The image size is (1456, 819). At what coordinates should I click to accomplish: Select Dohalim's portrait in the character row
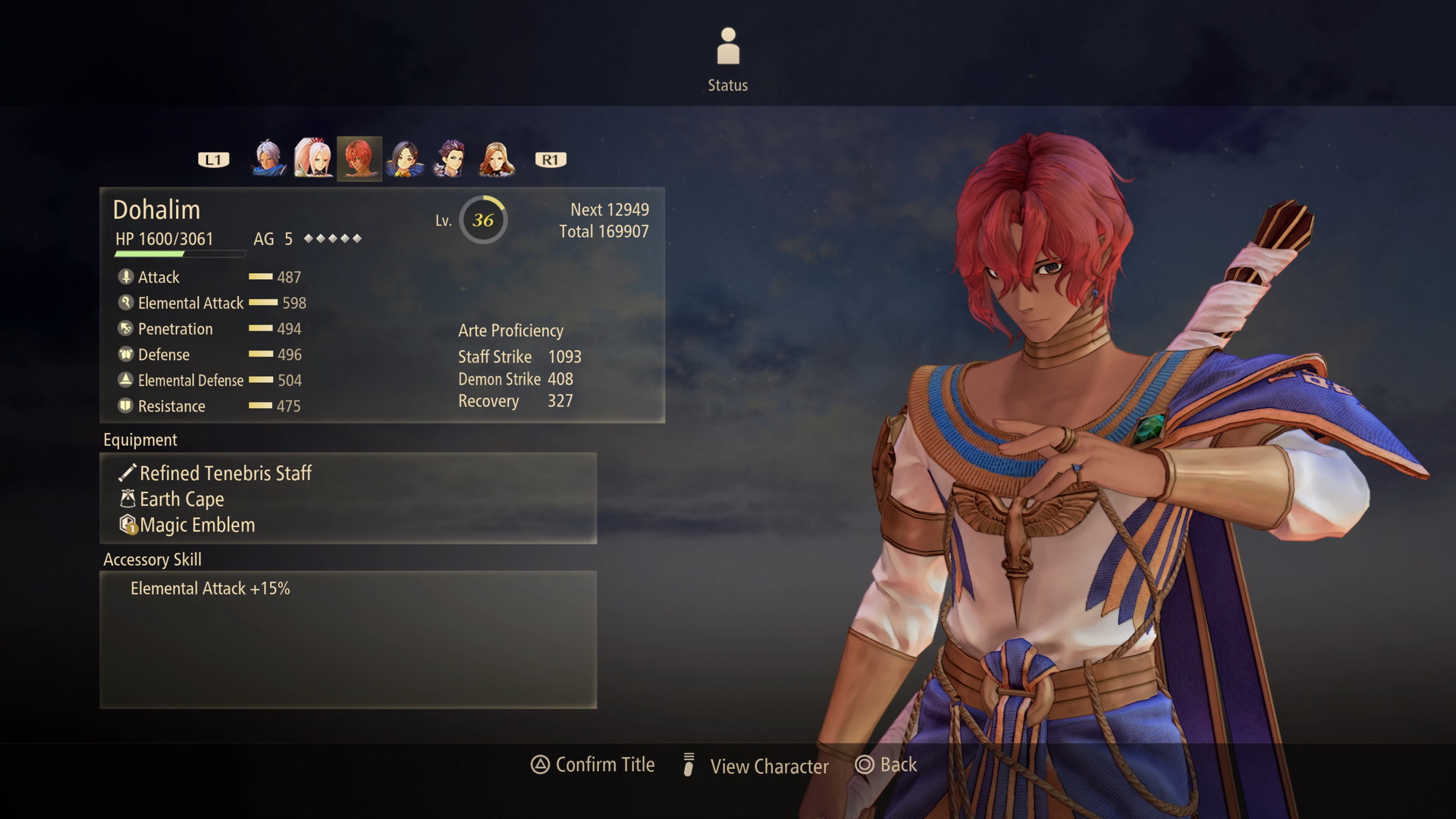359,157
